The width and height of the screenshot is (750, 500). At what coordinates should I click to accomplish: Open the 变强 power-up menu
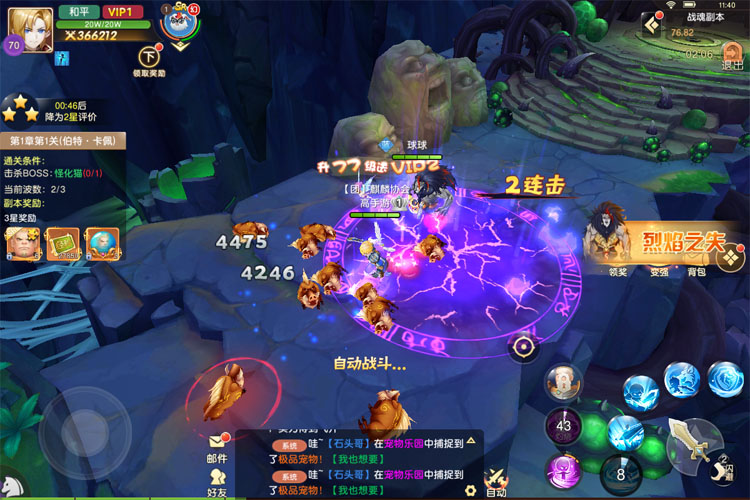coord(657,271)
